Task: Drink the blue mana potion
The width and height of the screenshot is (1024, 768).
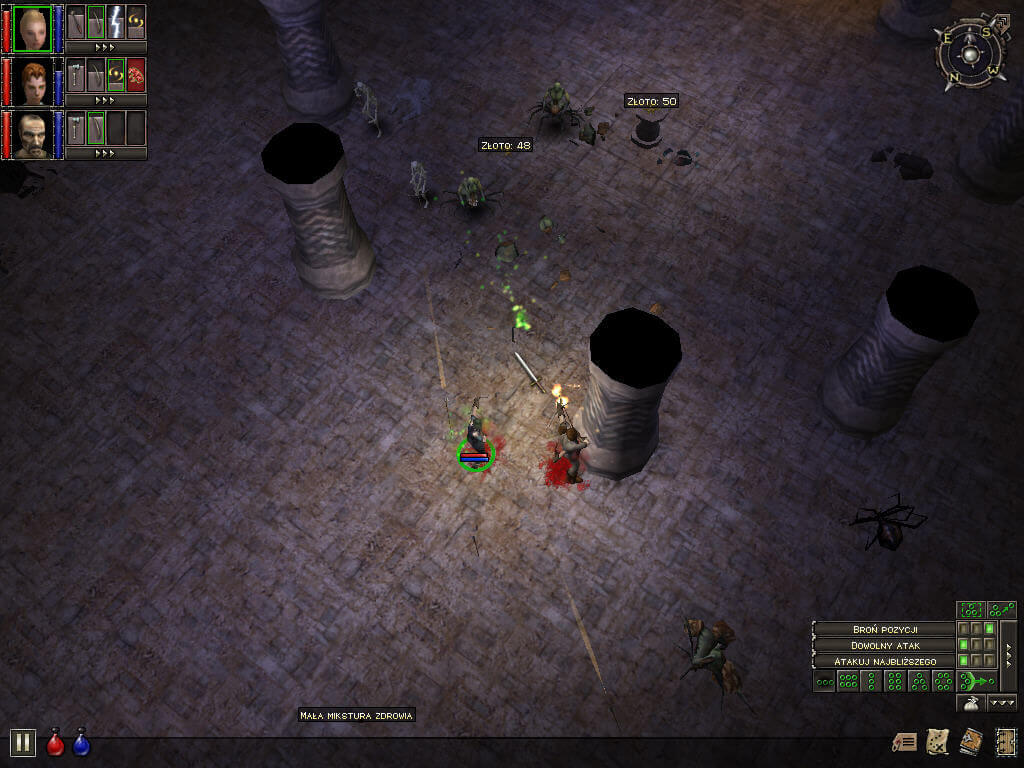Action: [x=81, y=743]
